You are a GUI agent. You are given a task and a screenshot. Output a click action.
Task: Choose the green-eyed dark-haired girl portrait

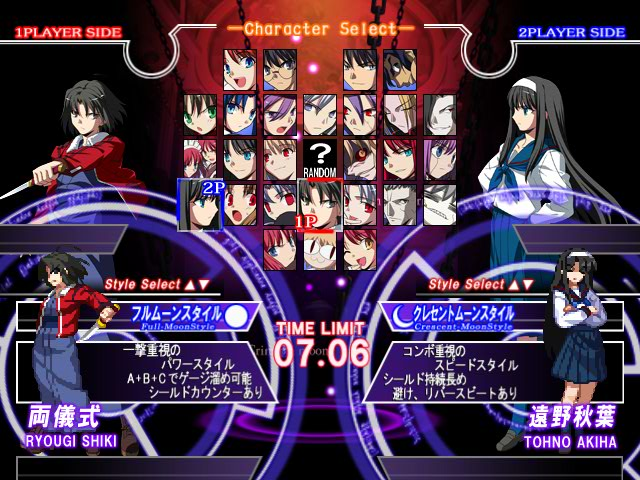(199, 113)
